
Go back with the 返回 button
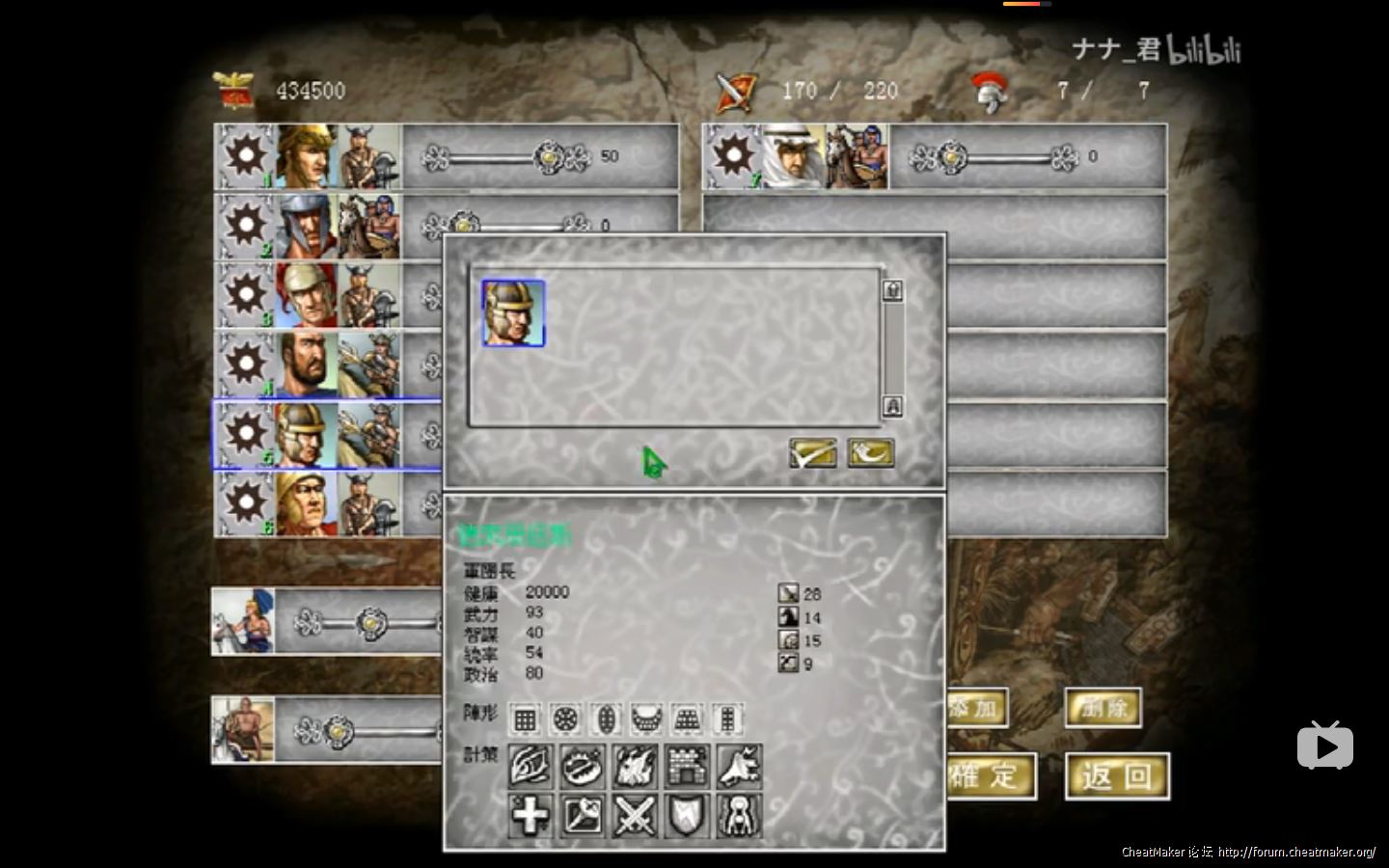pos(1117,776)
